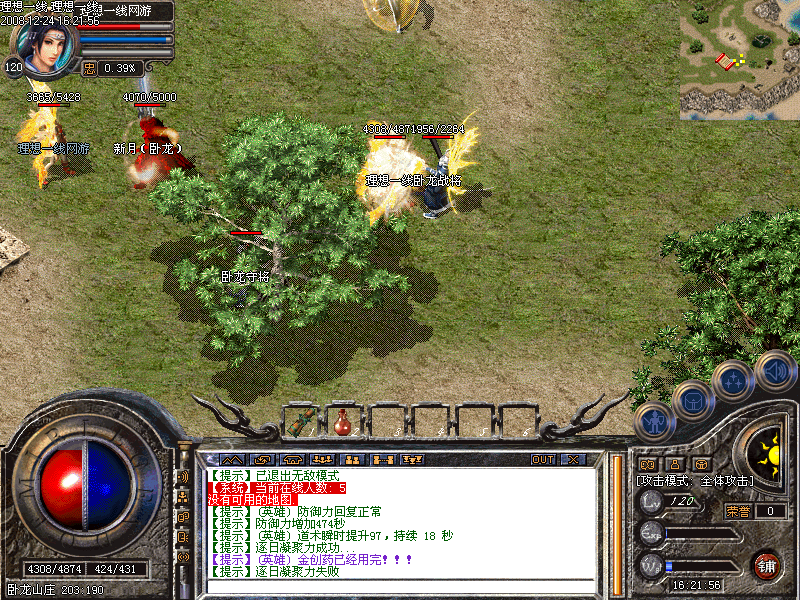Click the OUT button on the chat toolbar
Image resolution: width=800 pixels, height=600 pixels.
[x=542, y=459]
